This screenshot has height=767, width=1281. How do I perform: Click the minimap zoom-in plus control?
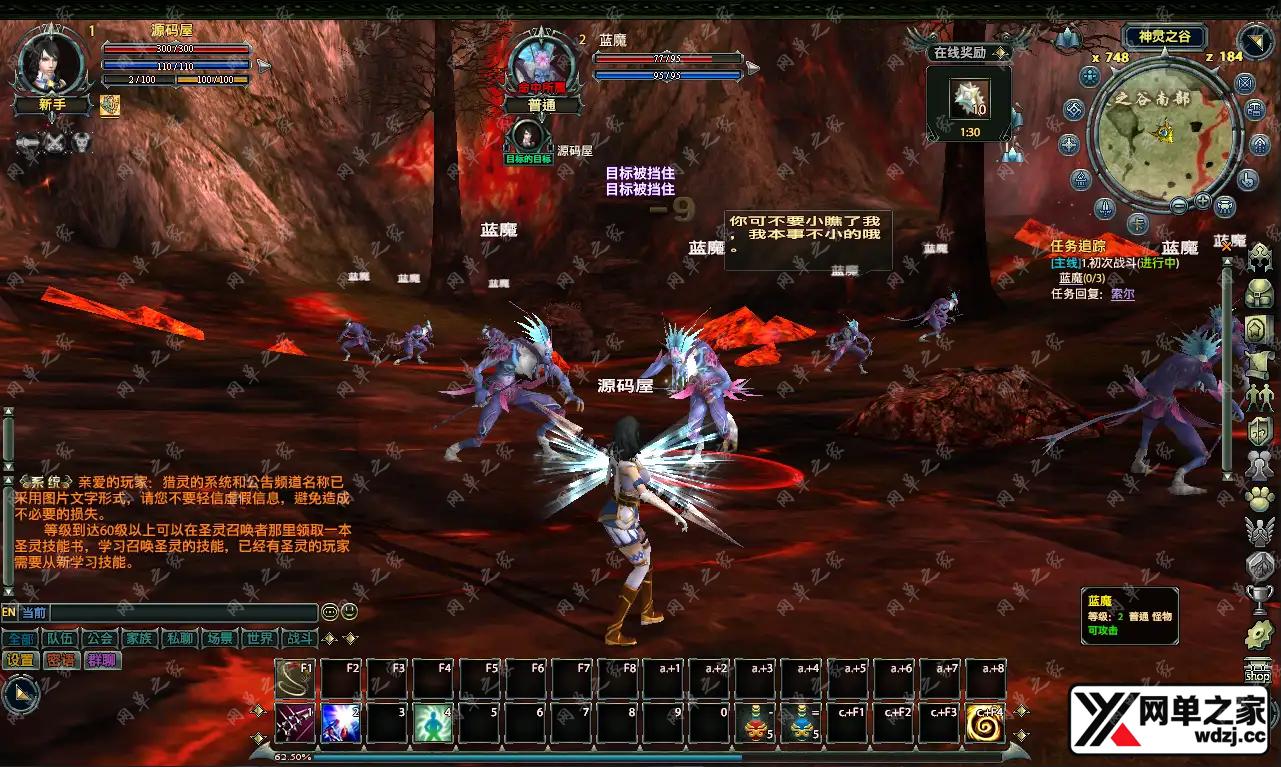pyautogui.click(x=1202, y=201)
